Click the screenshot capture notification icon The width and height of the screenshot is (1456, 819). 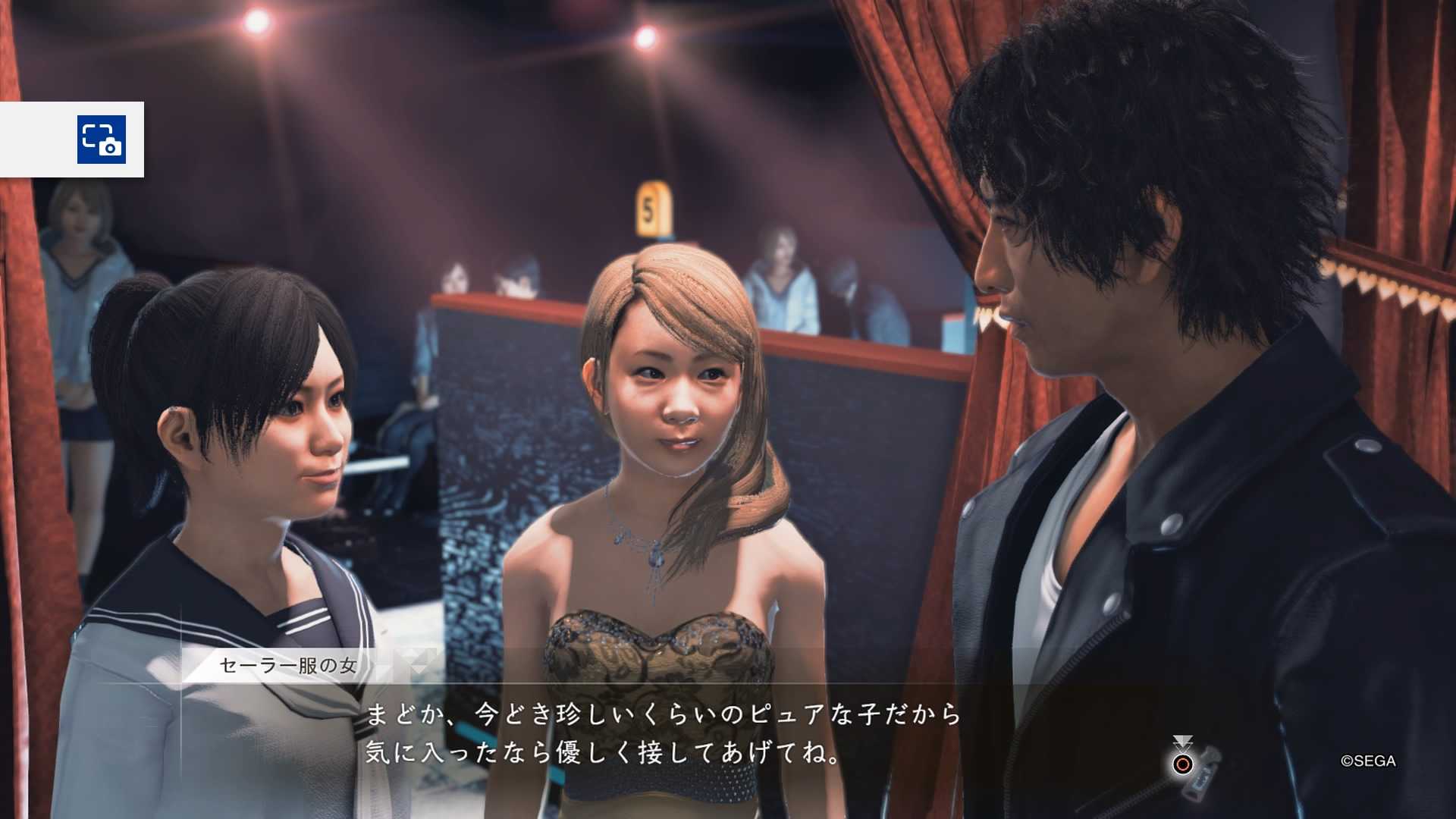(102, 140)
